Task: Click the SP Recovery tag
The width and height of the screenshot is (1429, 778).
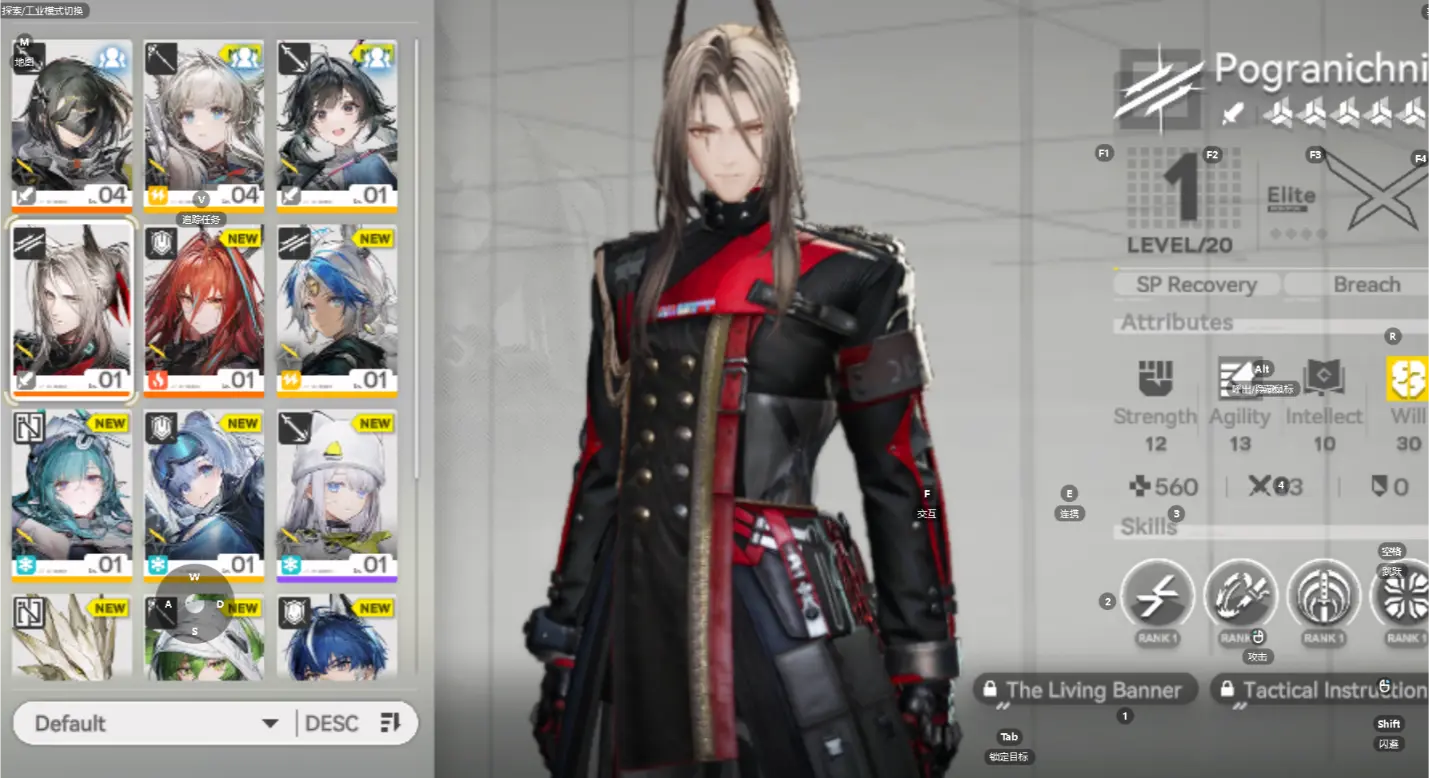Action: (x=1196, y=285)
